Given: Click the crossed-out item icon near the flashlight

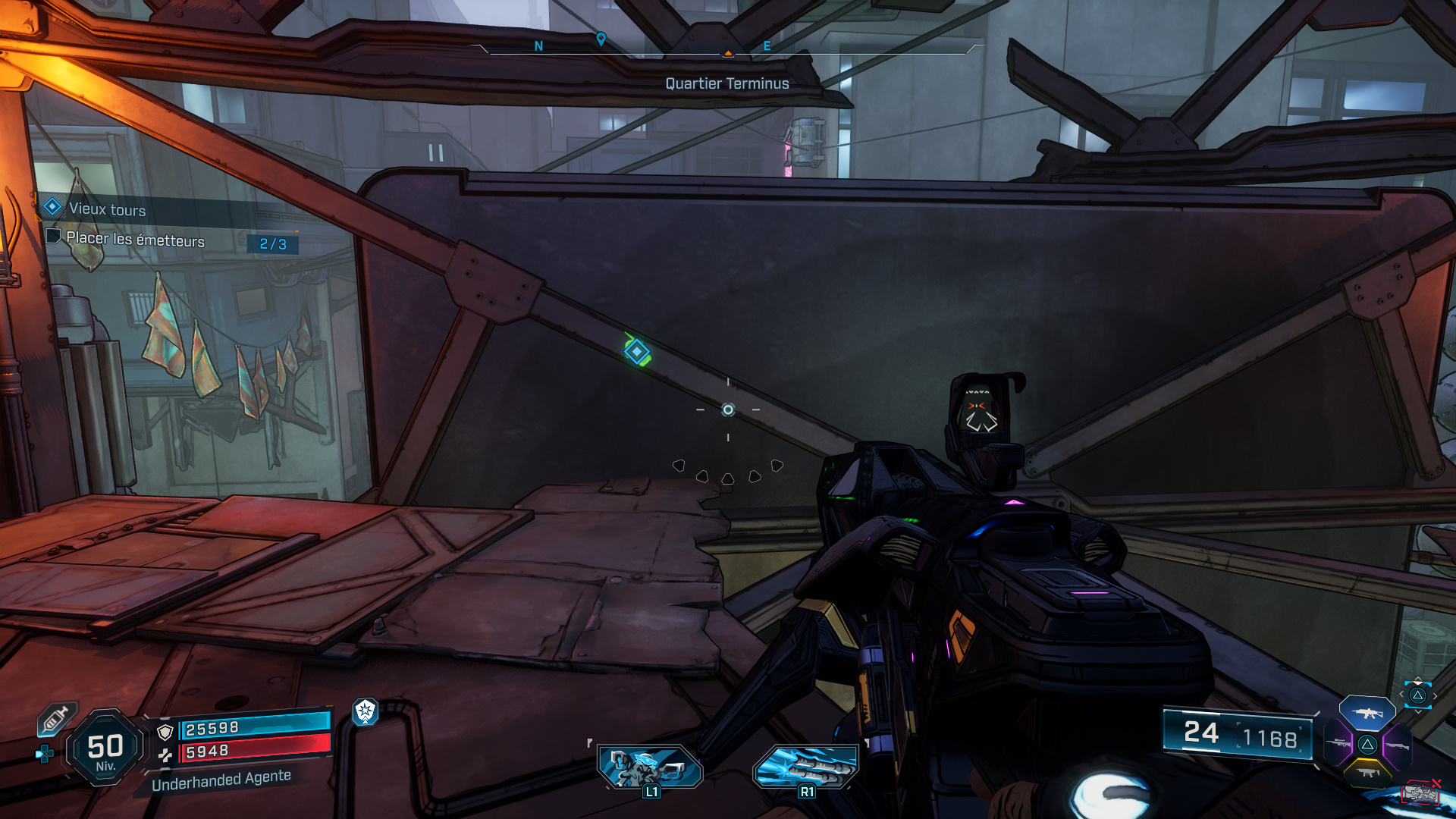Looking at the screenshot, I should tap(1422, 792).
